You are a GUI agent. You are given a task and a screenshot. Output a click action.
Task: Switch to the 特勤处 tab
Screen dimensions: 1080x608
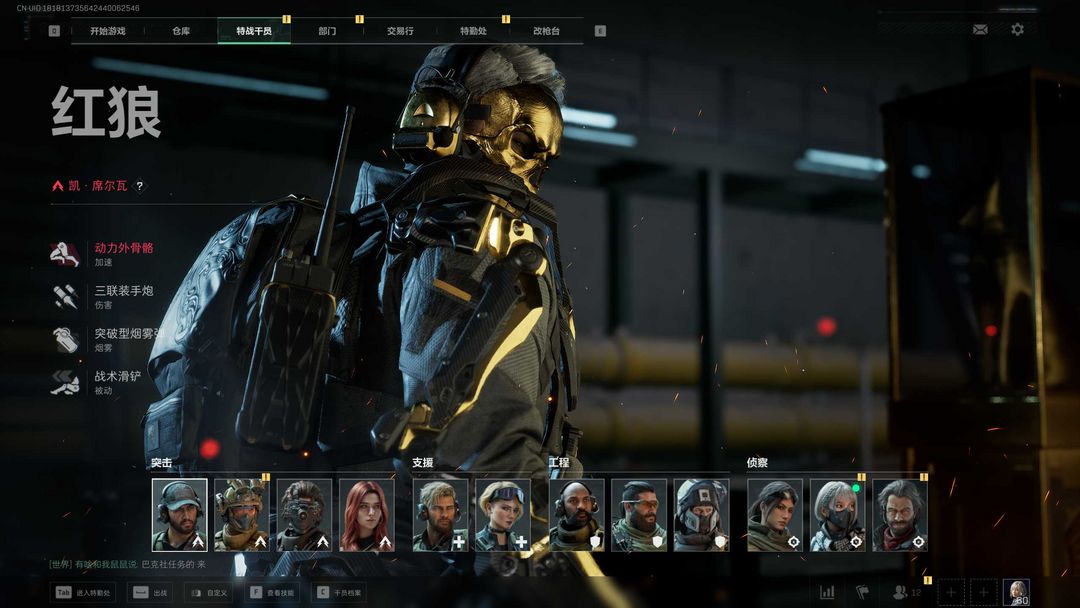click(x=473, y=31)
